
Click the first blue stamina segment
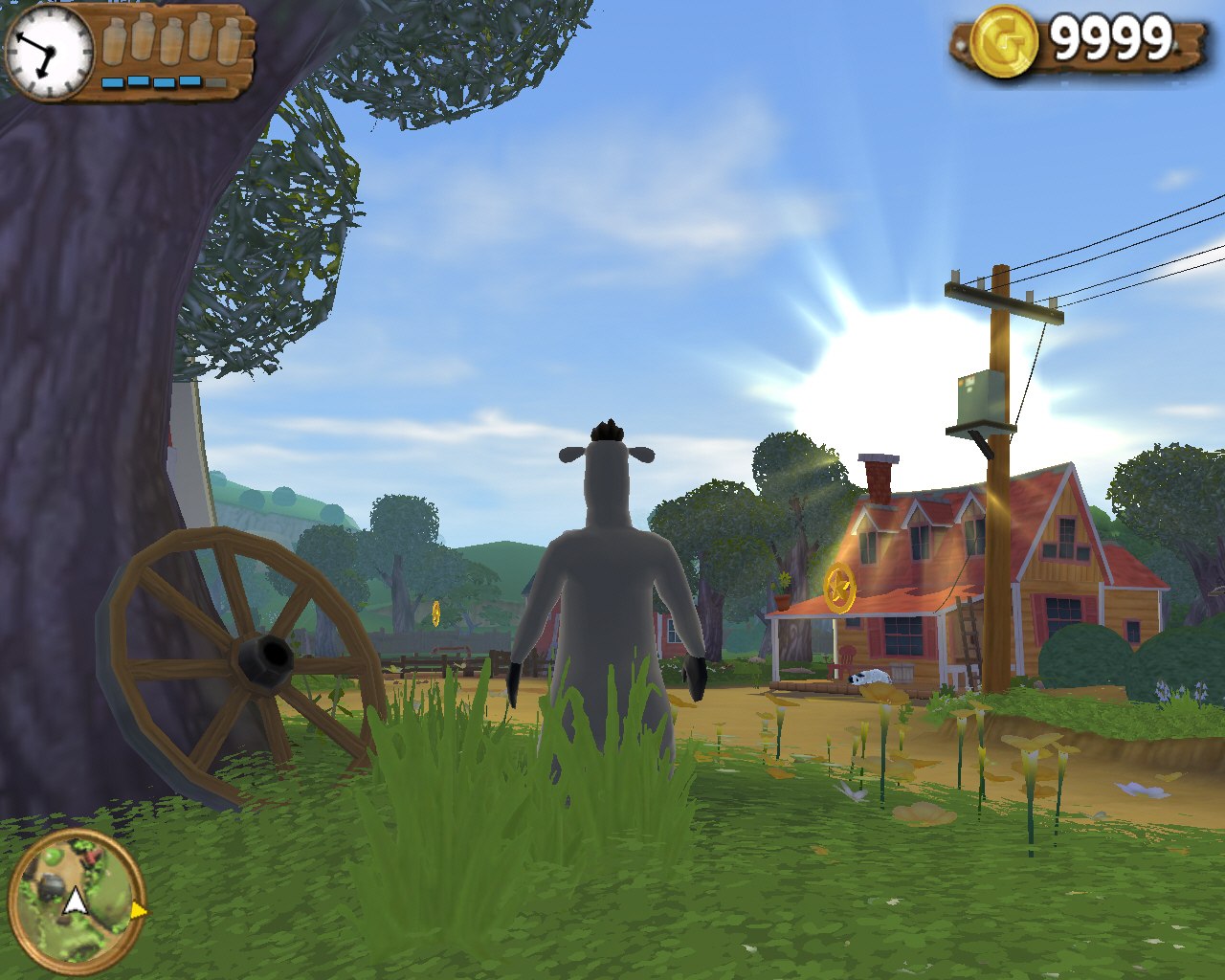(x=113, y=81)
